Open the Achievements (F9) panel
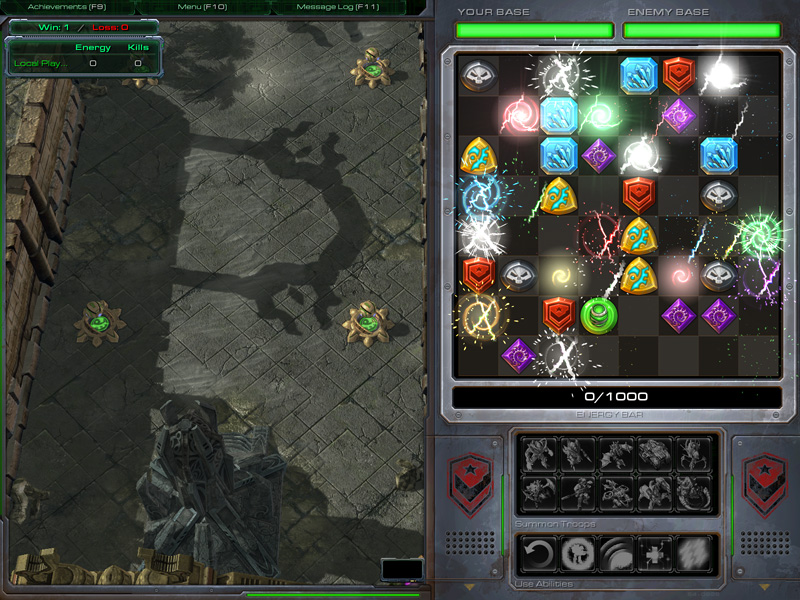The image size is (800, 600). [x=68, y=7]
